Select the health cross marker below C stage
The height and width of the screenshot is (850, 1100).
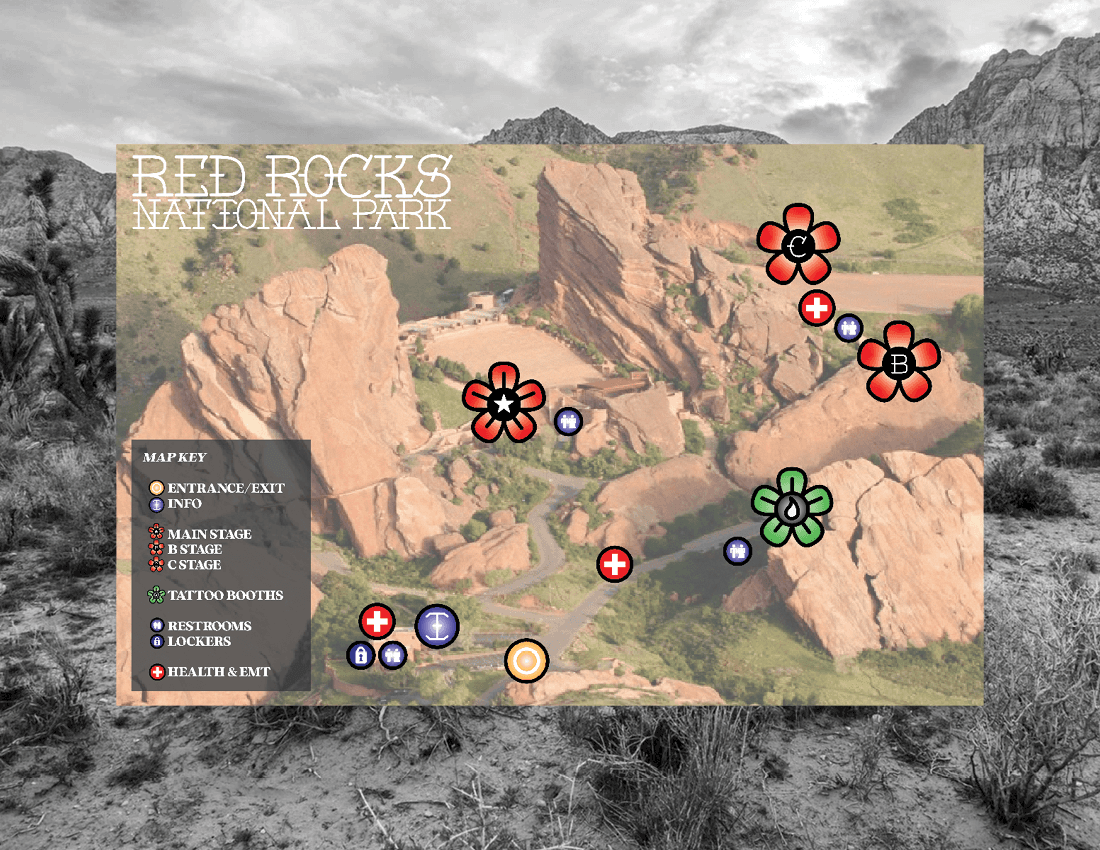[817, 308]
